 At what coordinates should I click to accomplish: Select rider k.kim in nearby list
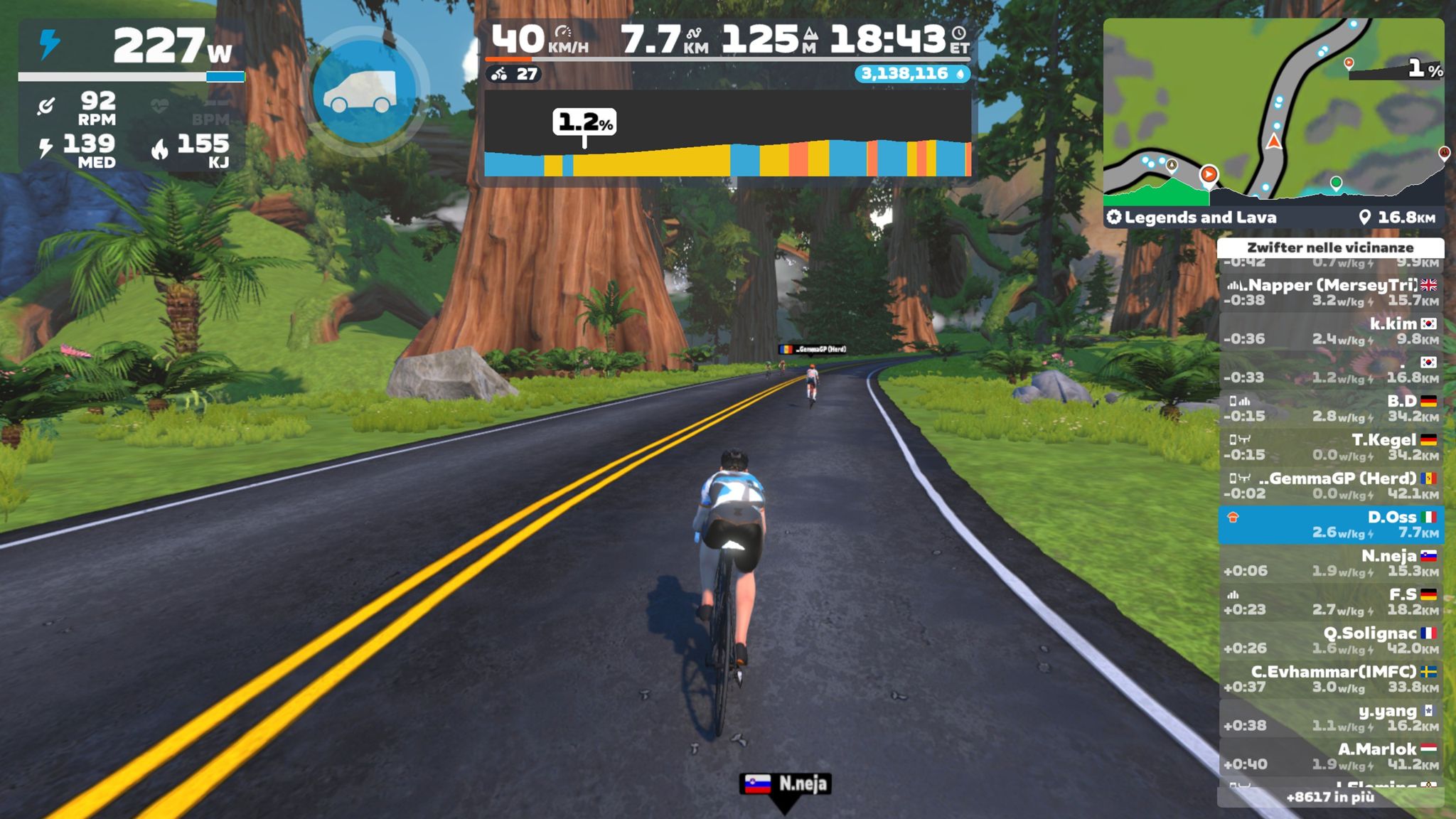click(x=1330, y=331)
